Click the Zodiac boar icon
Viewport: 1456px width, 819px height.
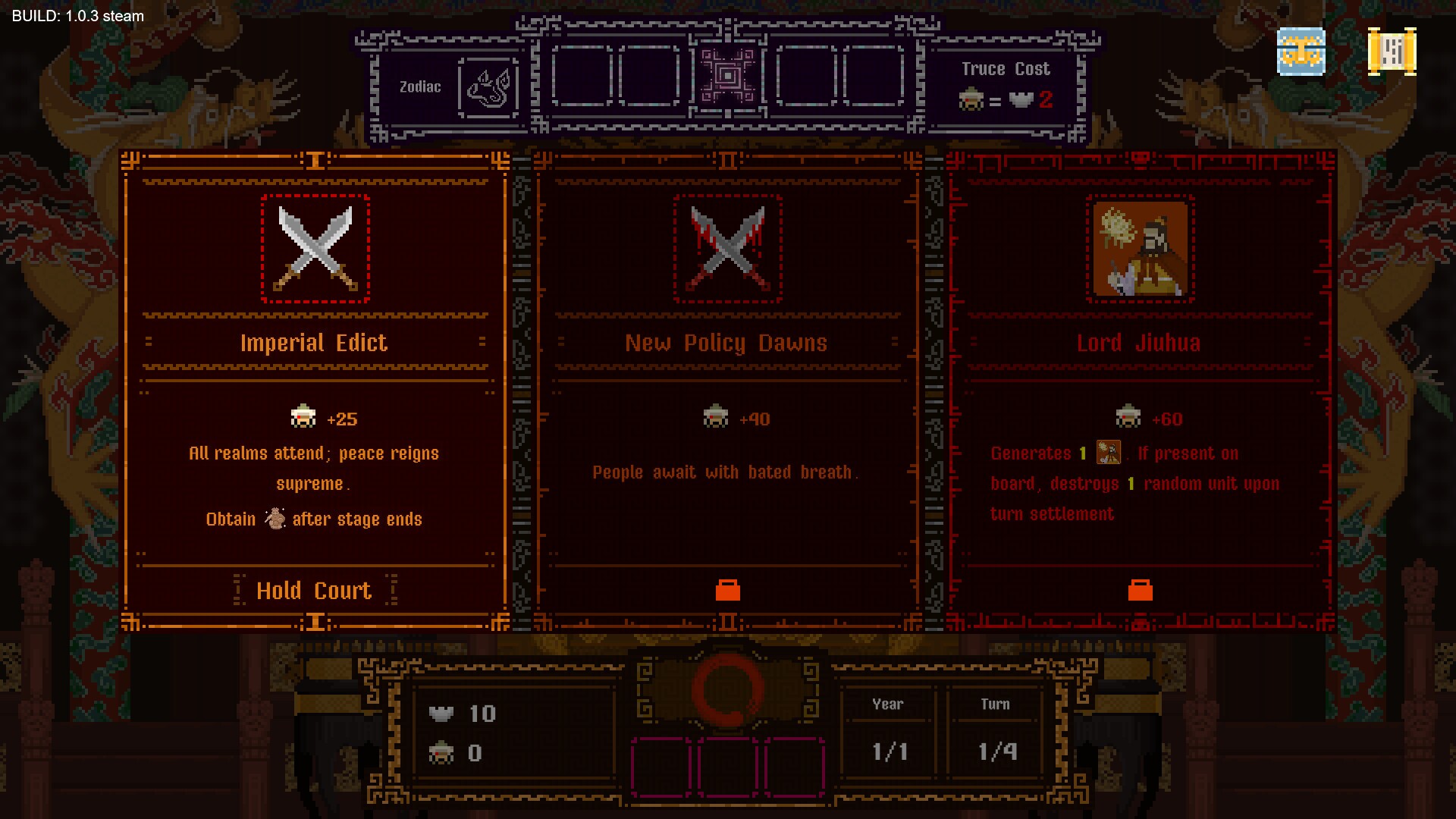489,87
